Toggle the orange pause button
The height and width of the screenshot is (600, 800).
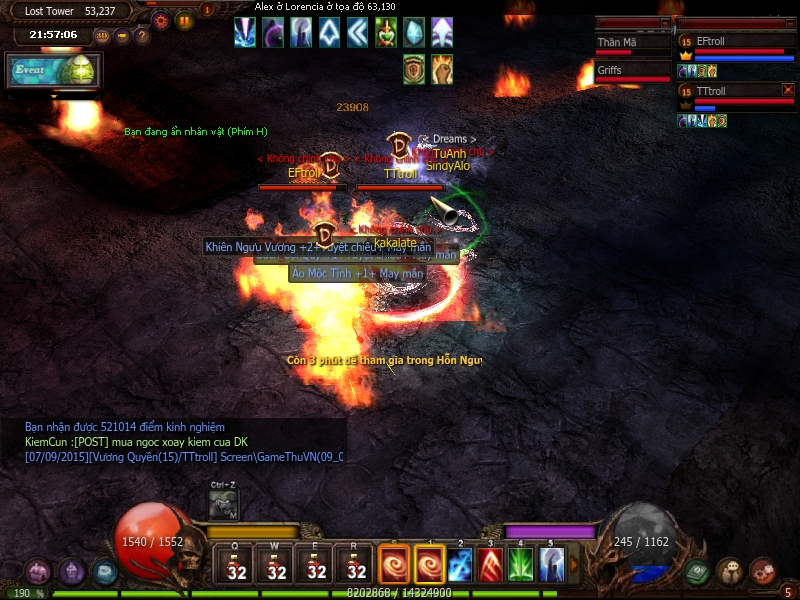[x=184, y=20]
